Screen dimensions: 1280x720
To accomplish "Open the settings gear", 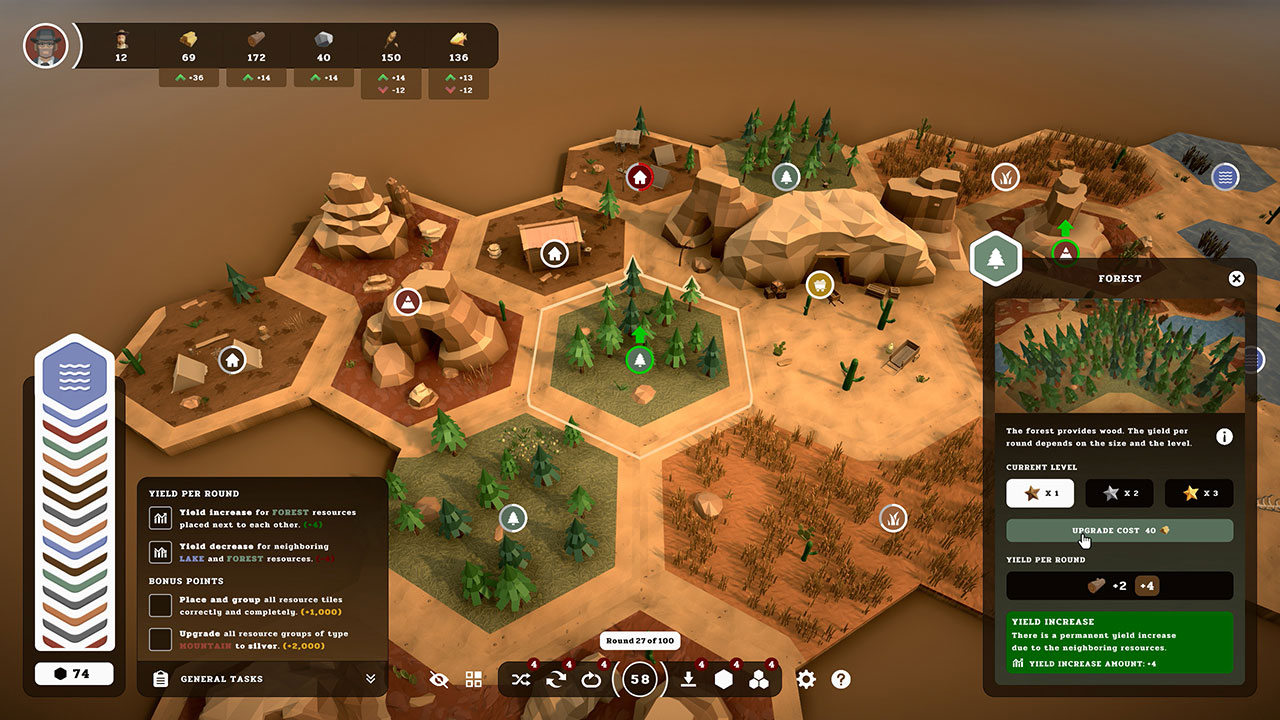I will (x=806, y=679).
